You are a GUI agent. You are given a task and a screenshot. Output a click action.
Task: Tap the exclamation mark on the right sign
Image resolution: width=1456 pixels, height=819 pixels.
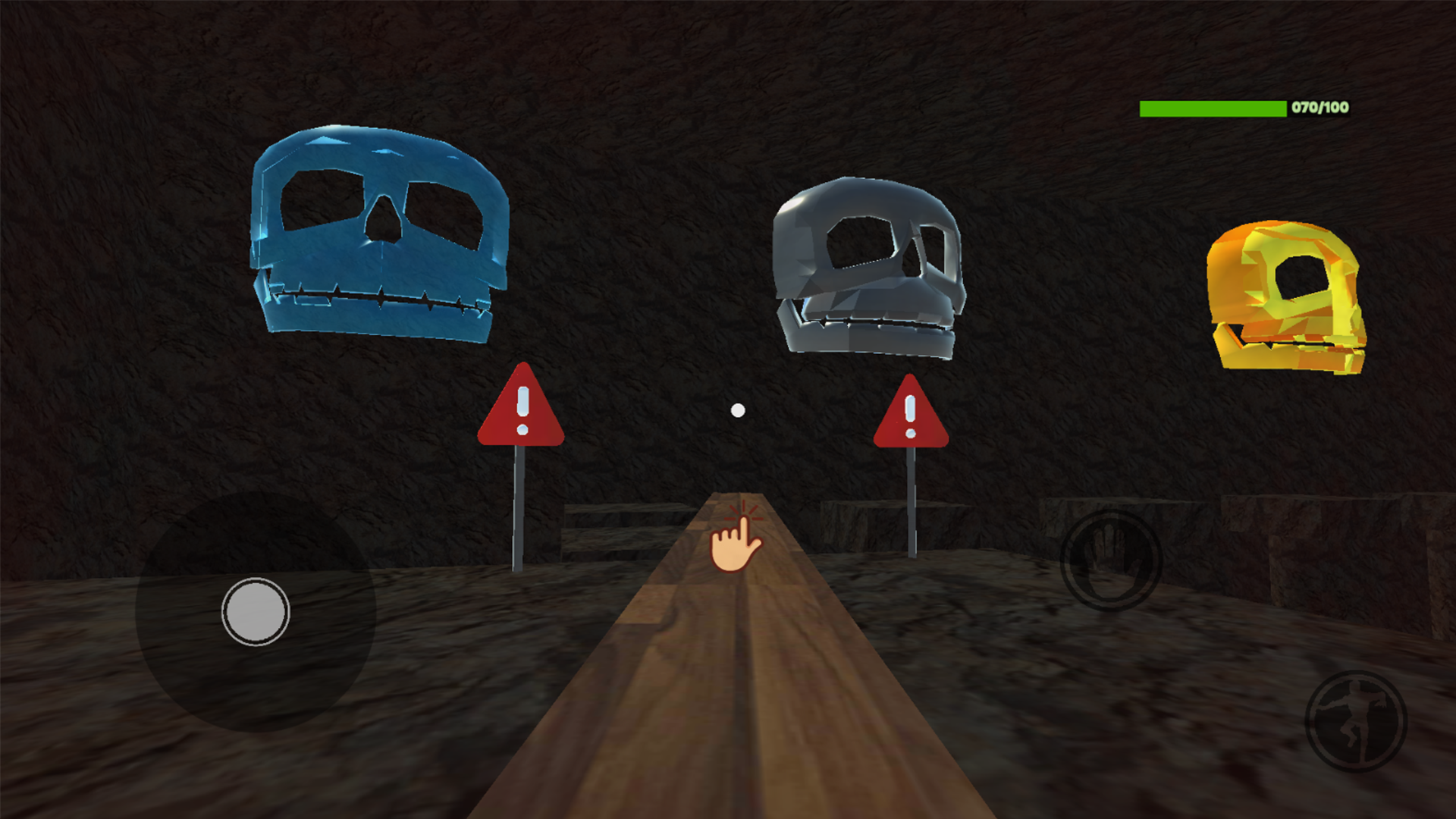coord(909,417)
